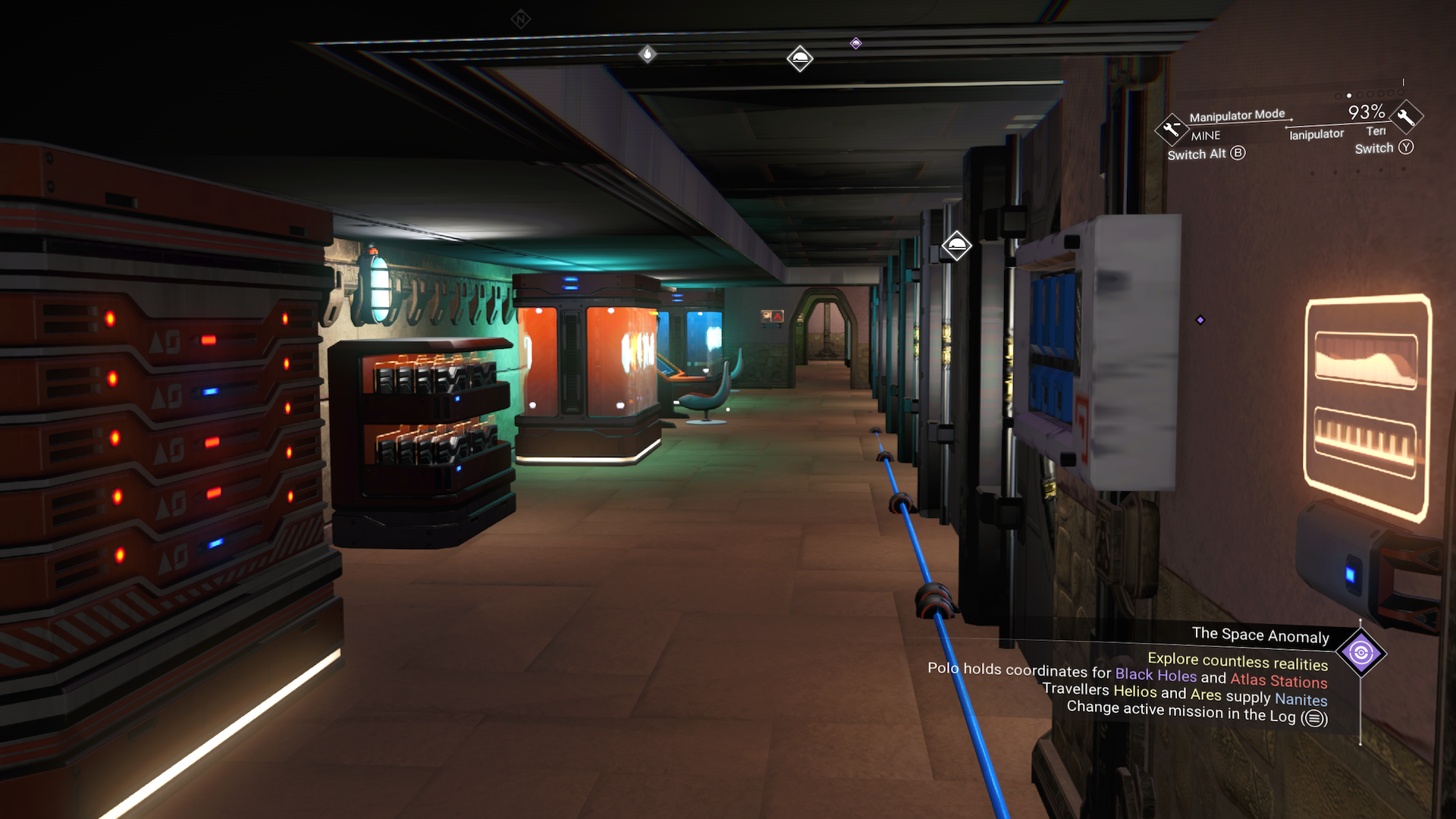Open the Space Anomaly mission icon
1456x819 pixels.
tap(1360, 653)
